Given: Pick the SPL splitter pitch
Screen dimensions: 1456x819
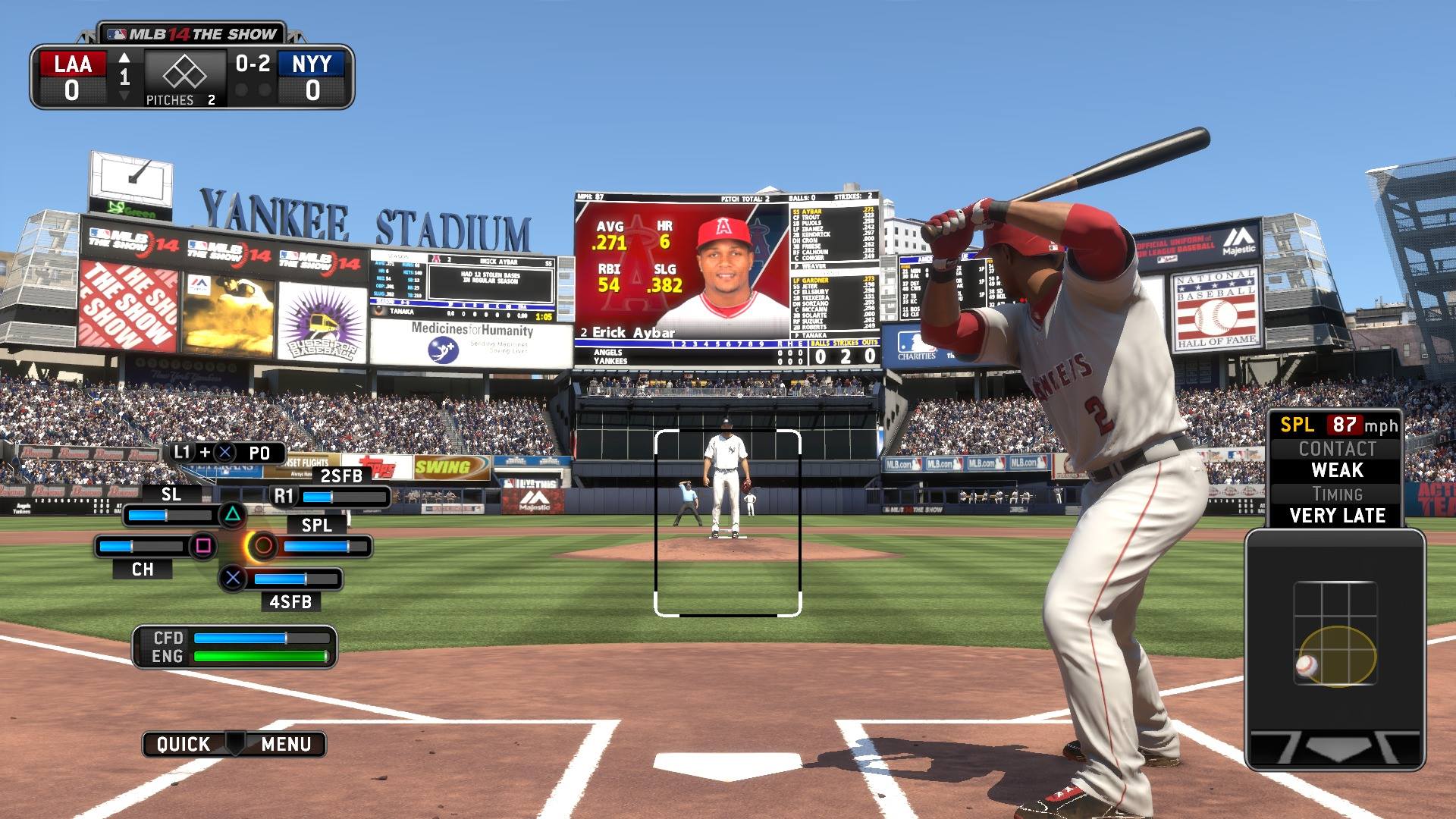Looking at the screenshot, I should point(263,545).
